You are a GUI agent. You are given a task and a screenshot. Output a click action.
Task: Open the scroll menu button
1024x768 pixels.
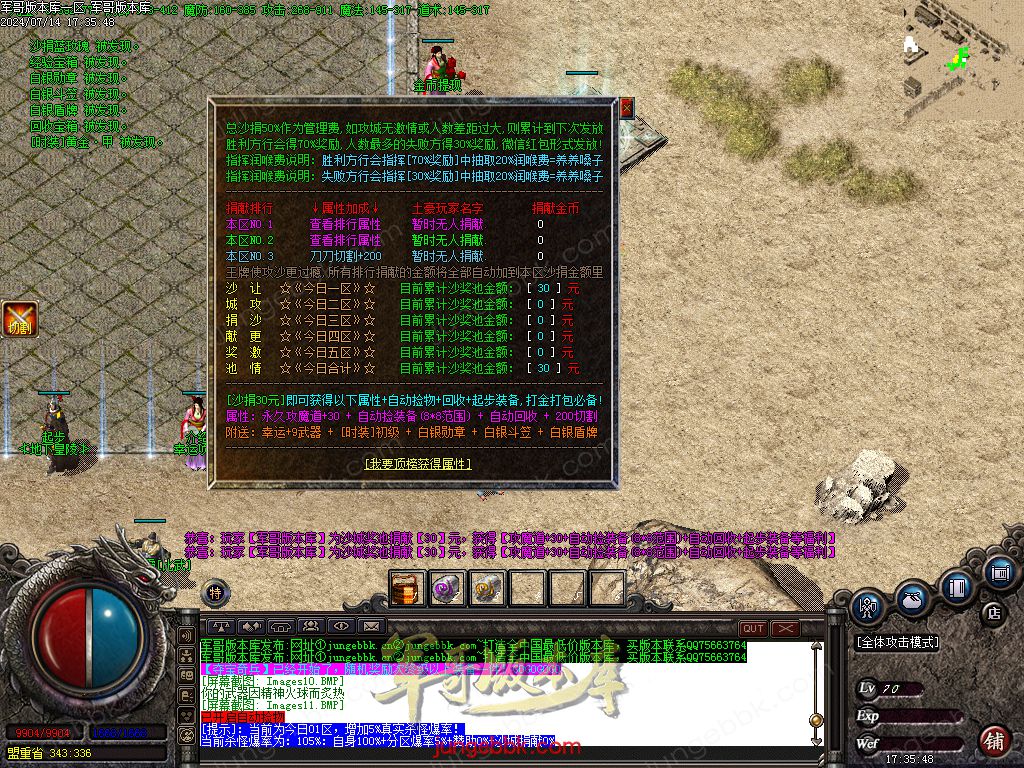pos(998,572)
